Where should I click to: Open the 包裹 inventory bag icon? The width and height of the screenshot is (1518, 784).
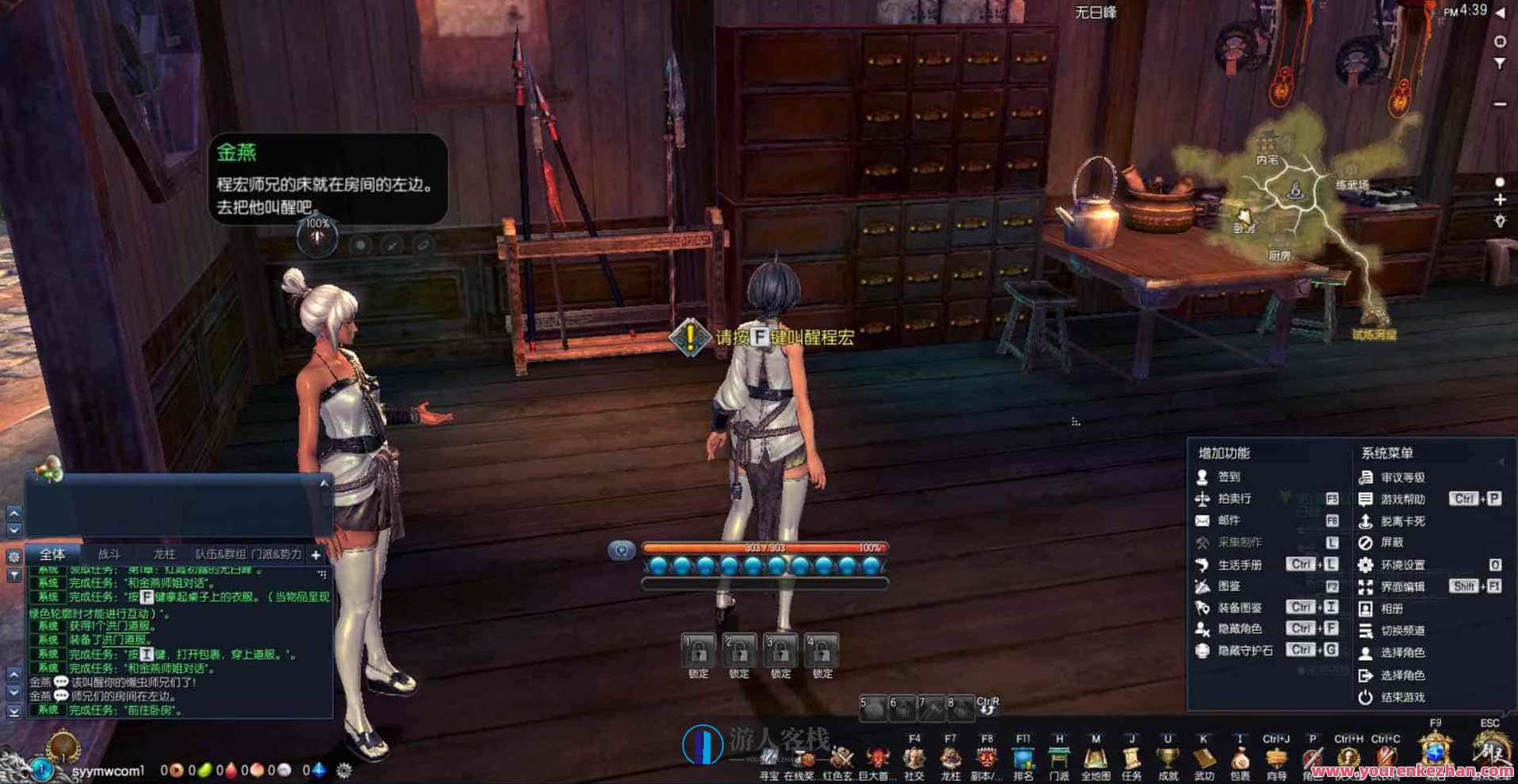click(1240, 756)
